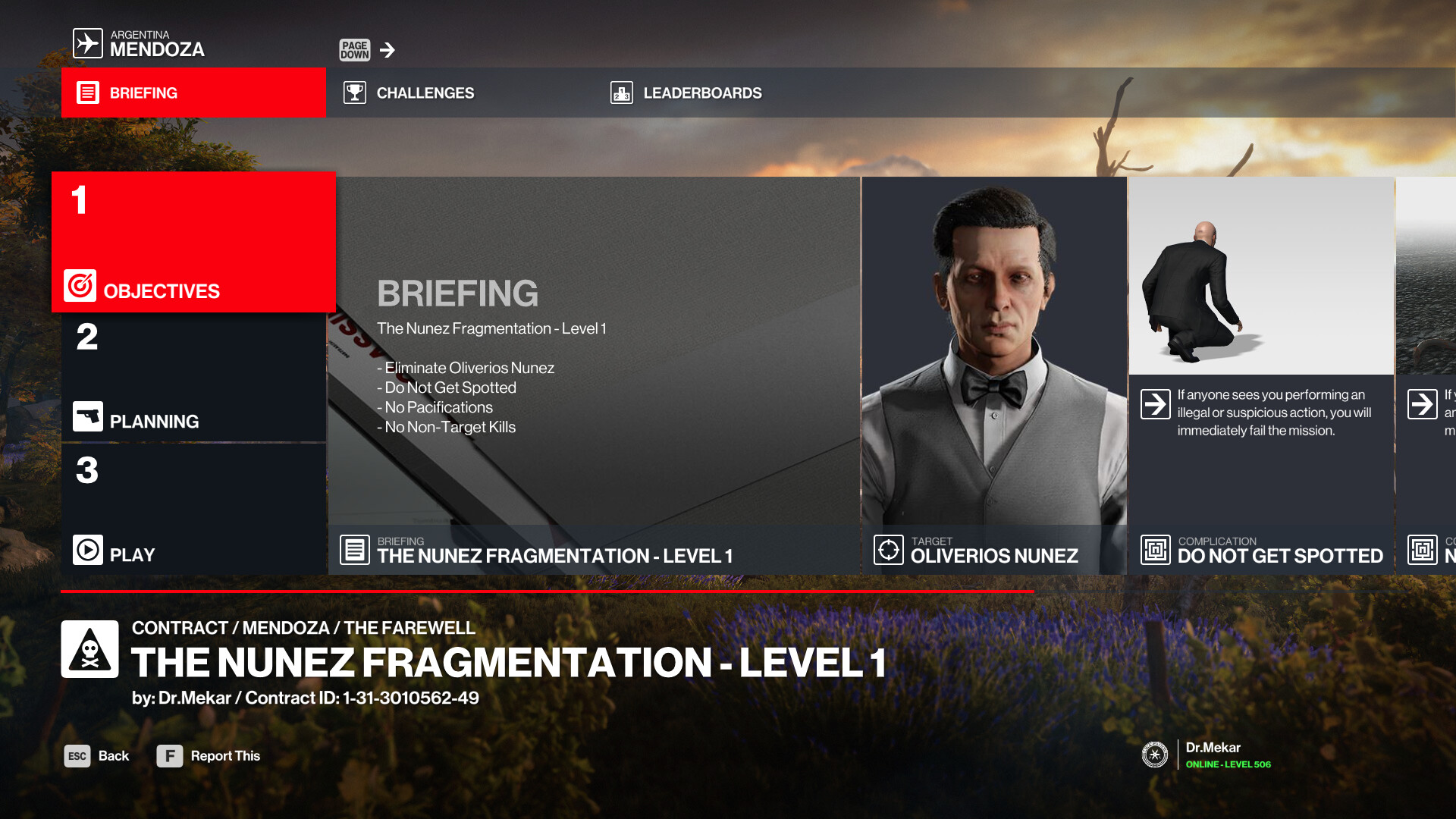Go back to previous screen
Viewport: 1456px width, 819px height.
pyautogui.click(x=97, y=756)
